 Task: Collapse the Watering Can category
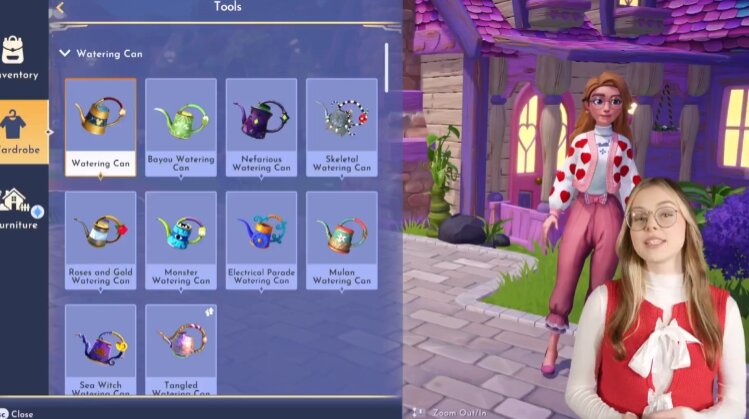pyautogui.click(x=65, y=53)
